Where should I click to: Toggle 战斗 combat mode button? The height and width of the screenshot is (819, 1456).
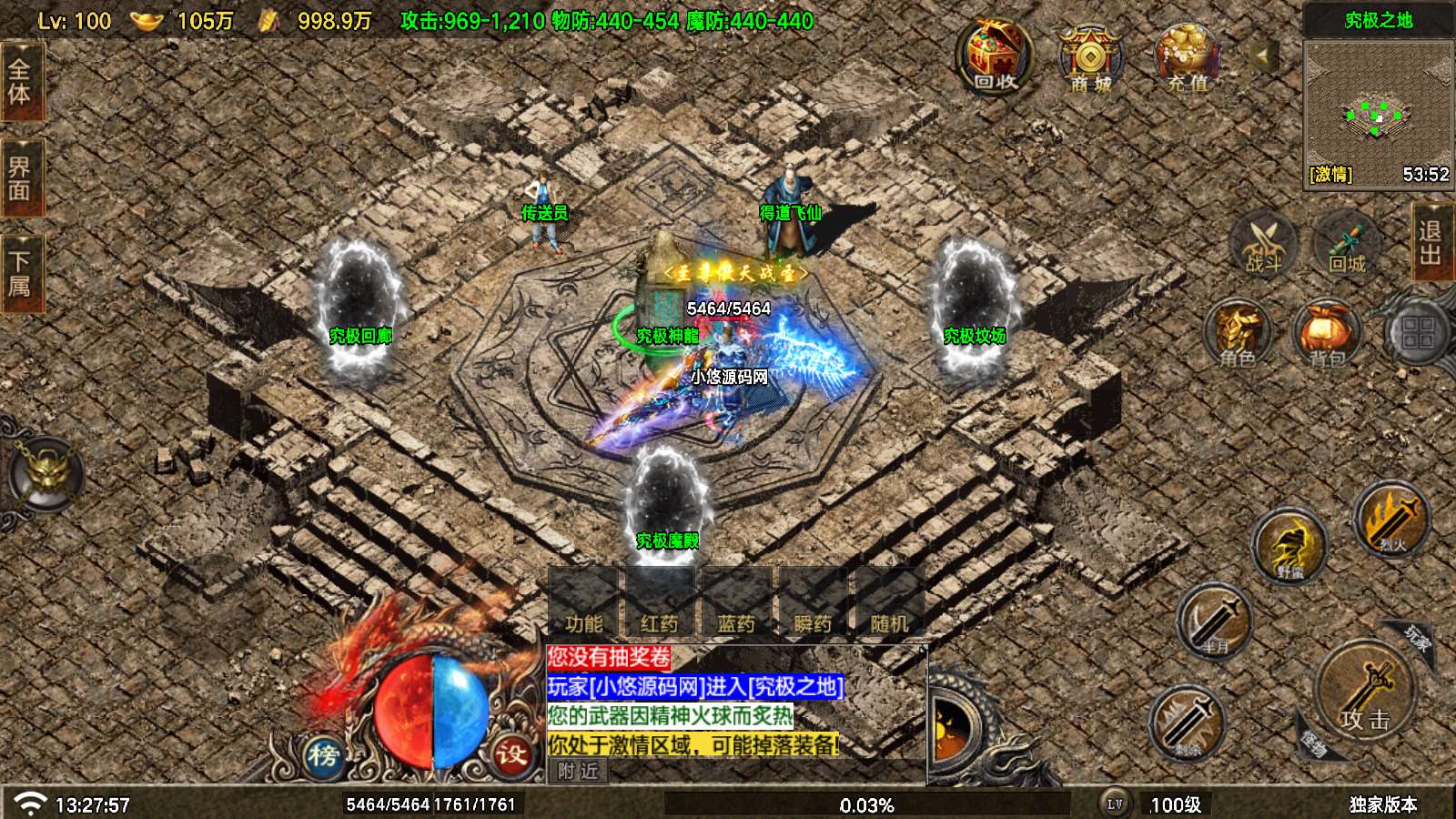(x=1263, y=243)
